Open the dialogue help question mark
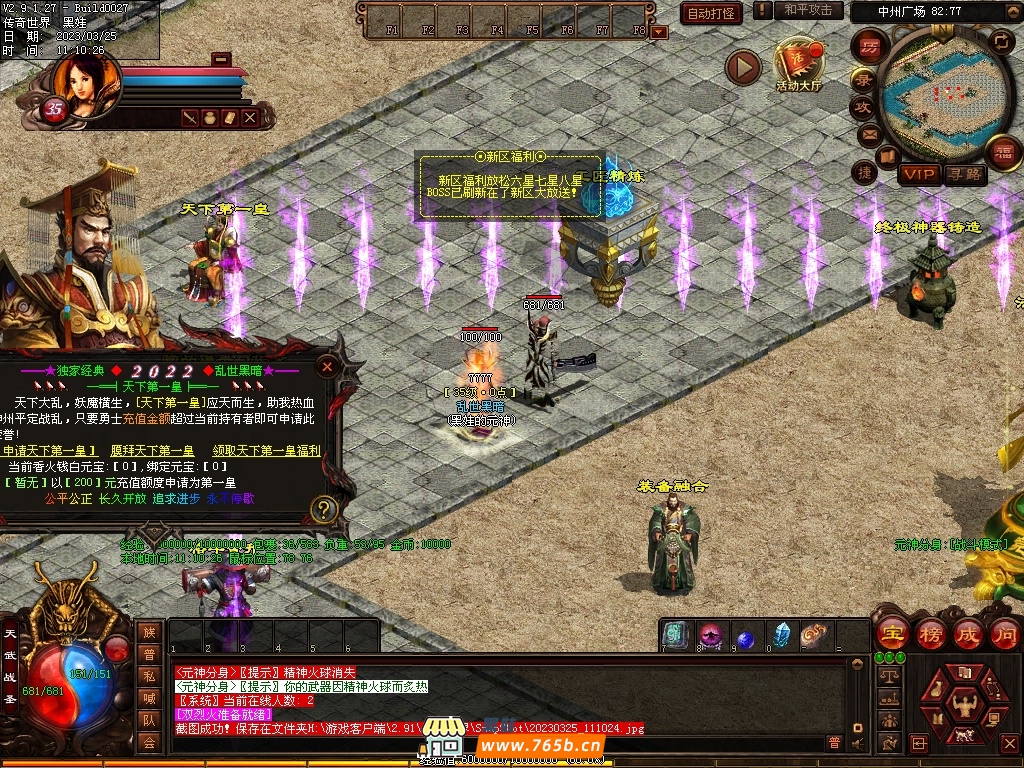Viewport: 1024px width, 768px height. (323, 509)
